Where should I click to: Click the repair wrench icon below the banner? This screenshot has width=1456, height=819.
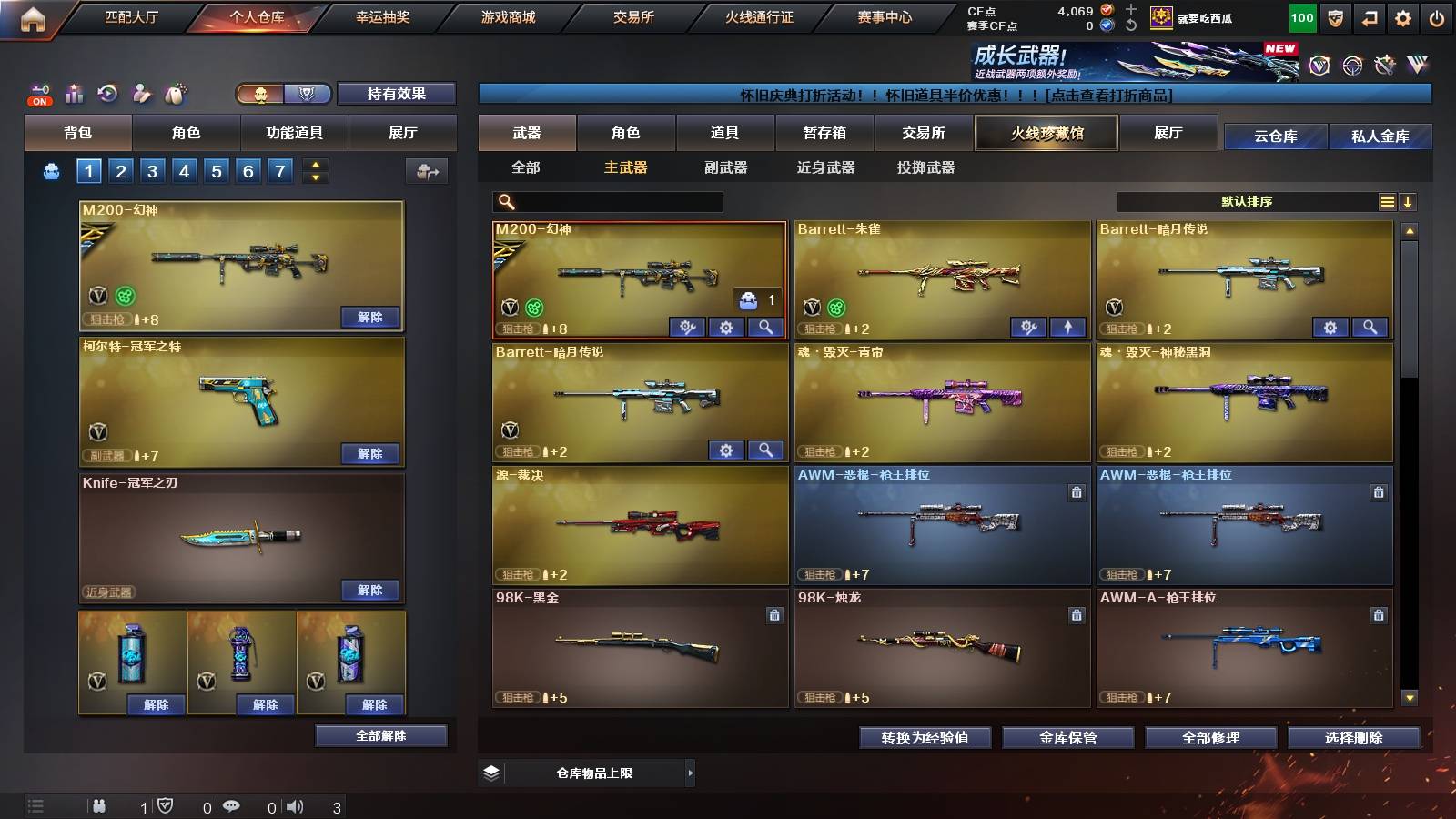(x=1384, y=65)
